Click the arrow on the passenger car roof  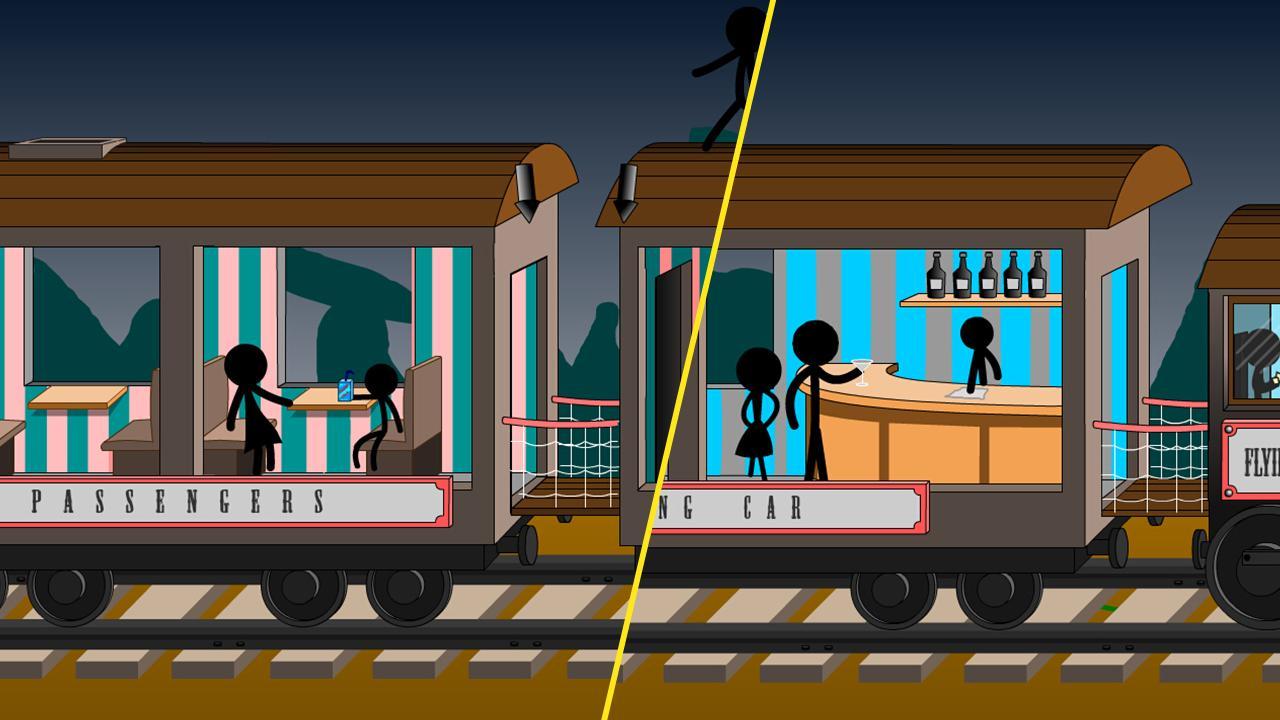[526, 193]
